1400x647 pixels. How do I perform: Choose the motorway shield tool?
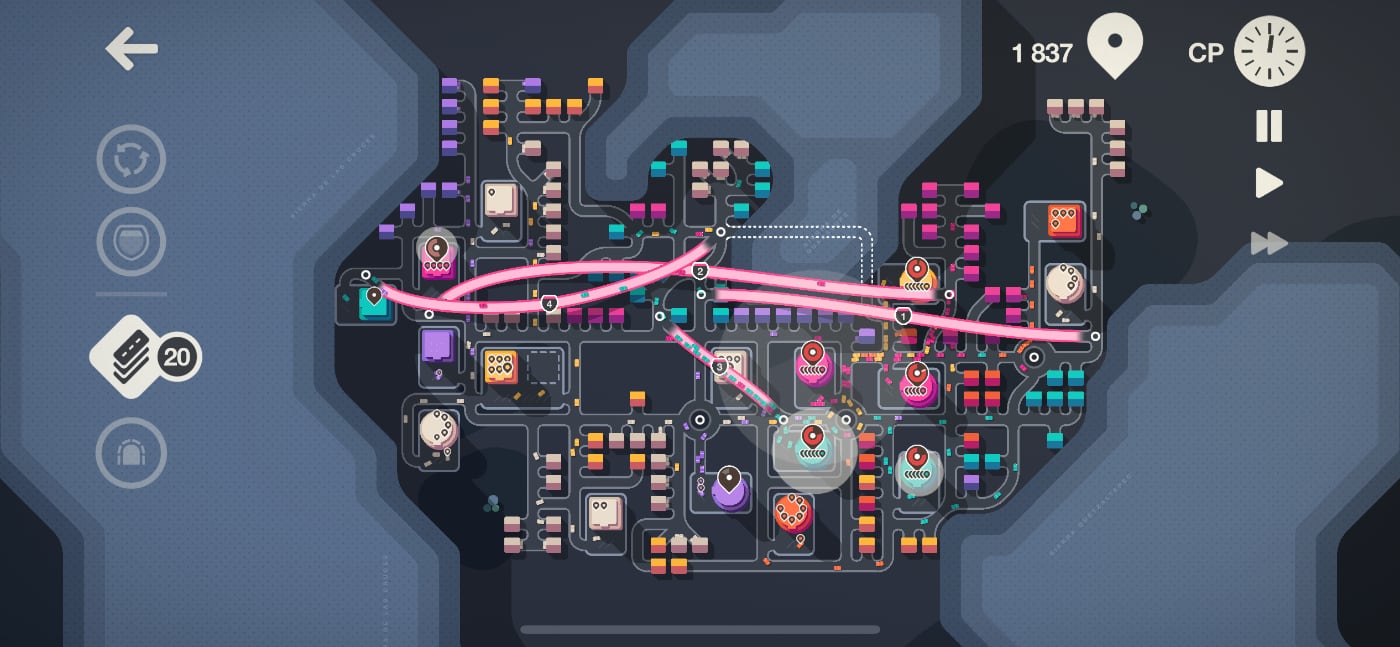(131, 241)
